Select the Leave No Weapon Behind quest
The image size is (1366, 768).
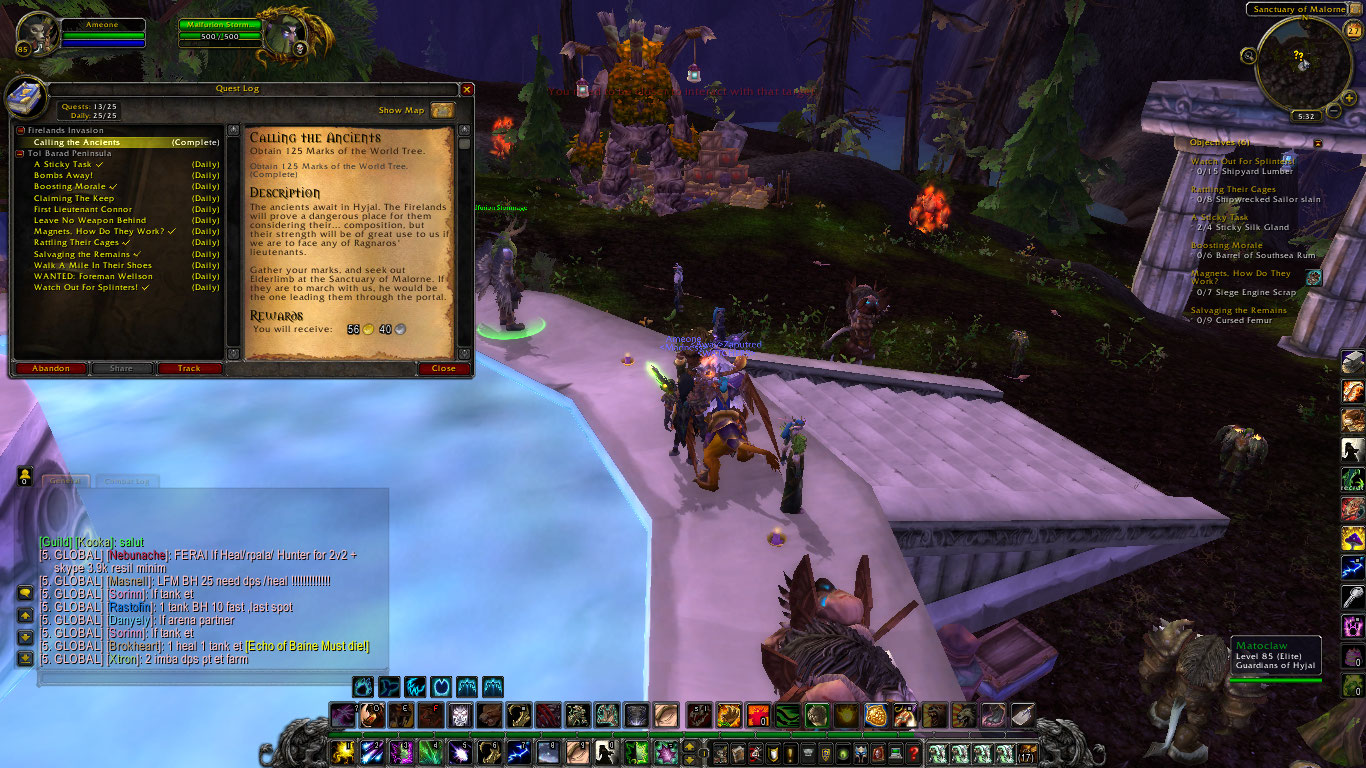90,220
